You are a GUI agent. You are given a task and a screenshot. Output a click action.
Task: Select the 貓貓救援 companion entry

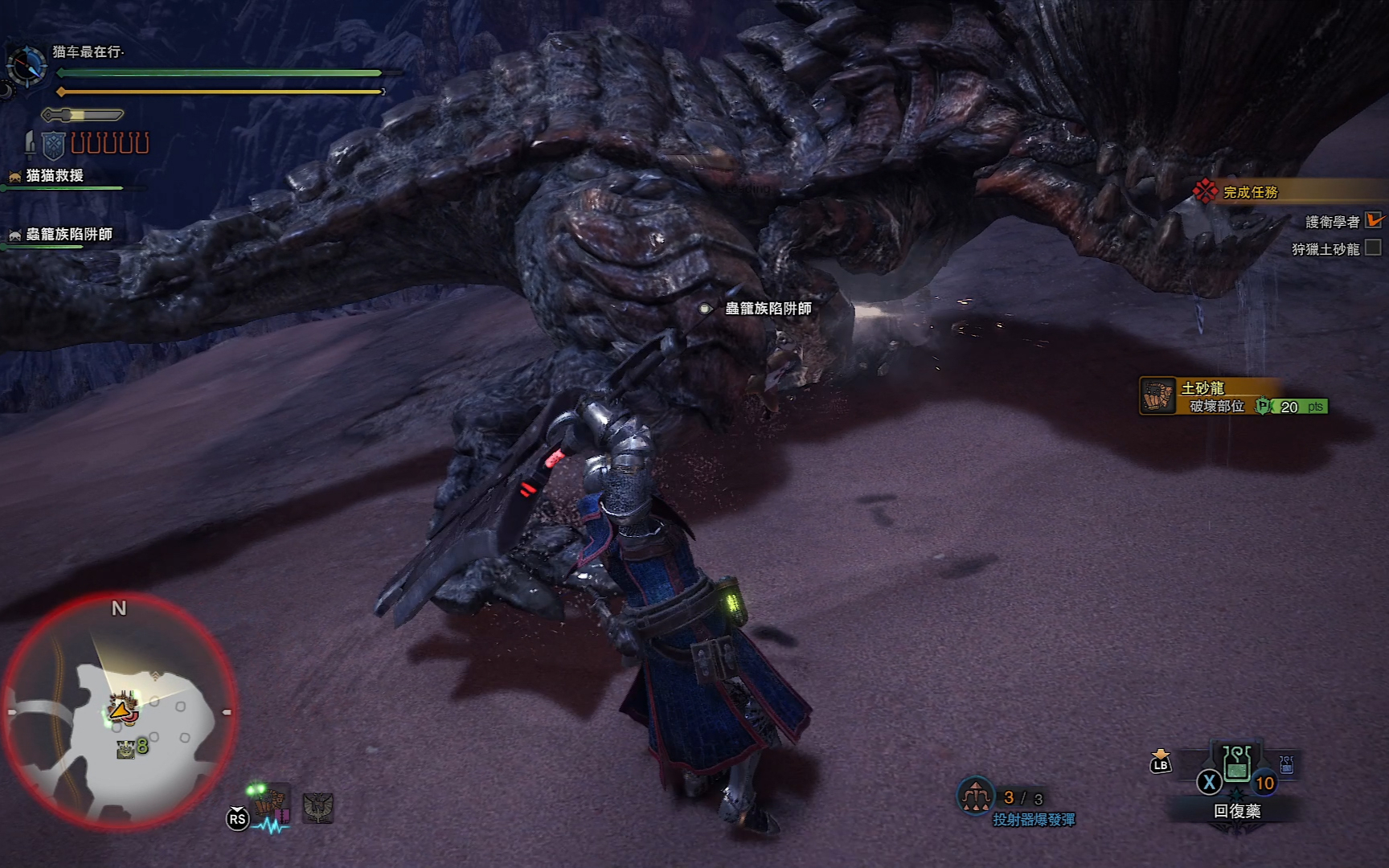pyautogui.click(x=55, y=175)
